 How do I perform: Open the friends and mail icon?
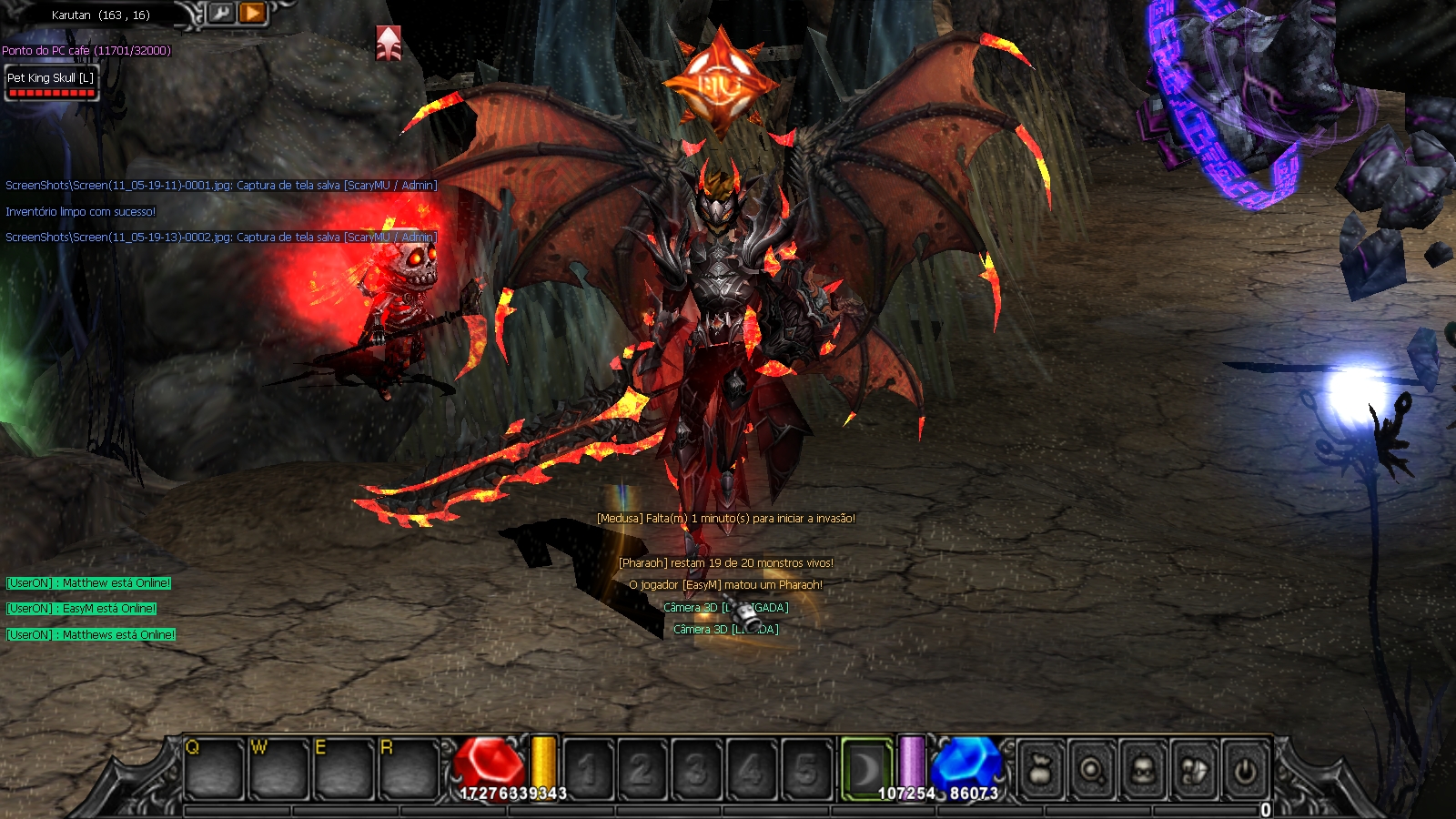click(1195, 771)
